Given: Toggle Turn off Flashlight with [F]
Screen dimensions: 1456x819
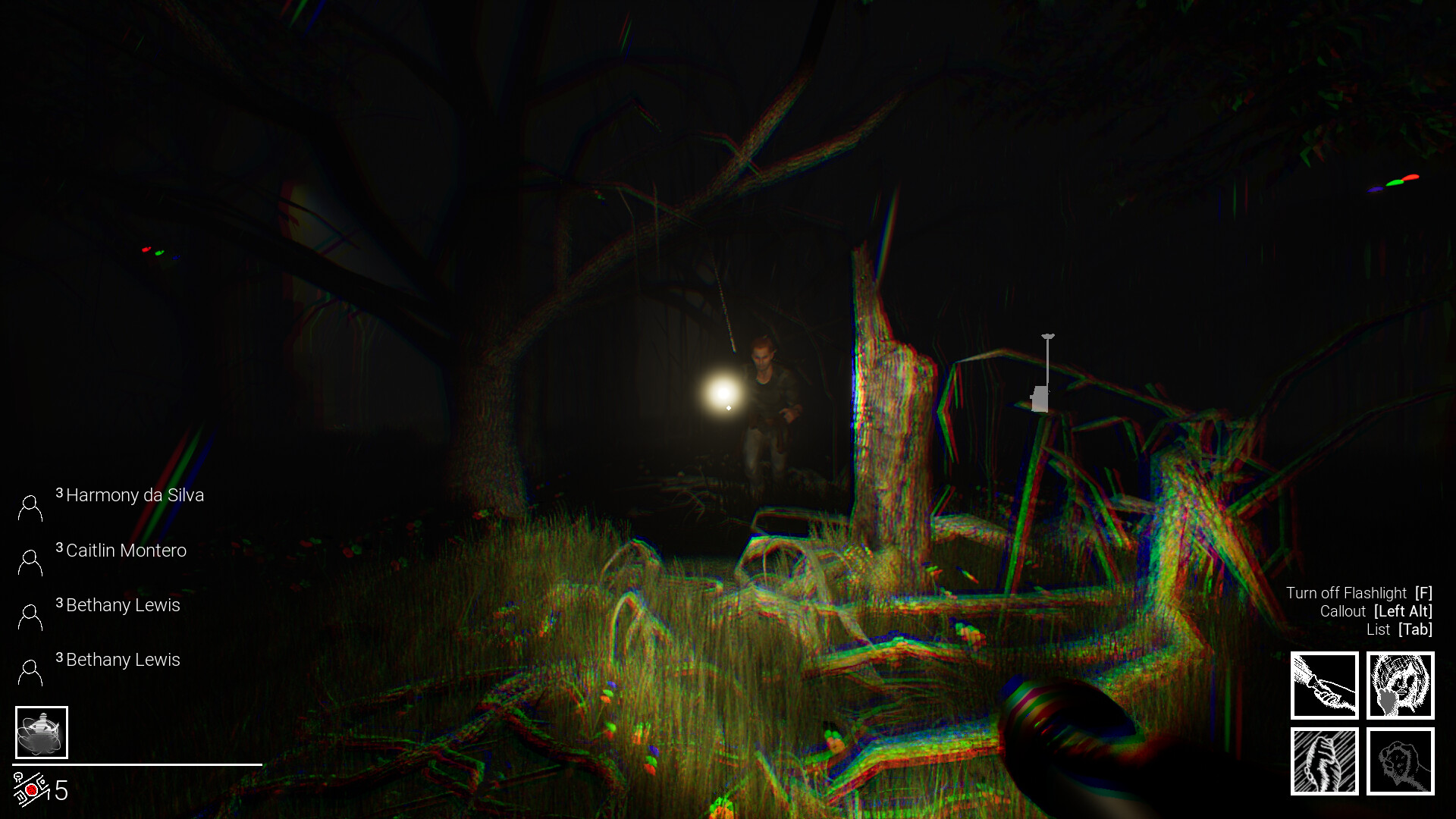Looking at the screenshot, I should 1360,592.
